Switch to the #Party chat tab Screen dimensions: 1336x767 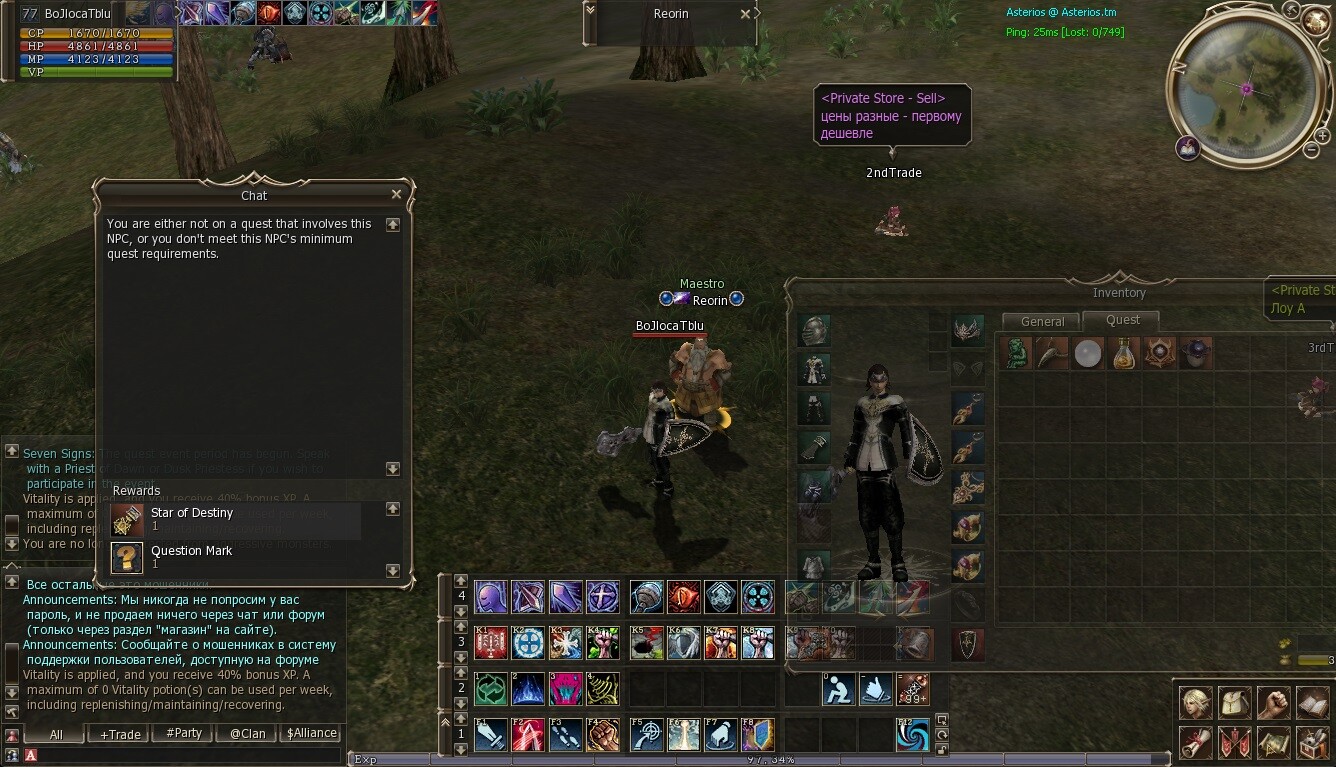(184, 733)
